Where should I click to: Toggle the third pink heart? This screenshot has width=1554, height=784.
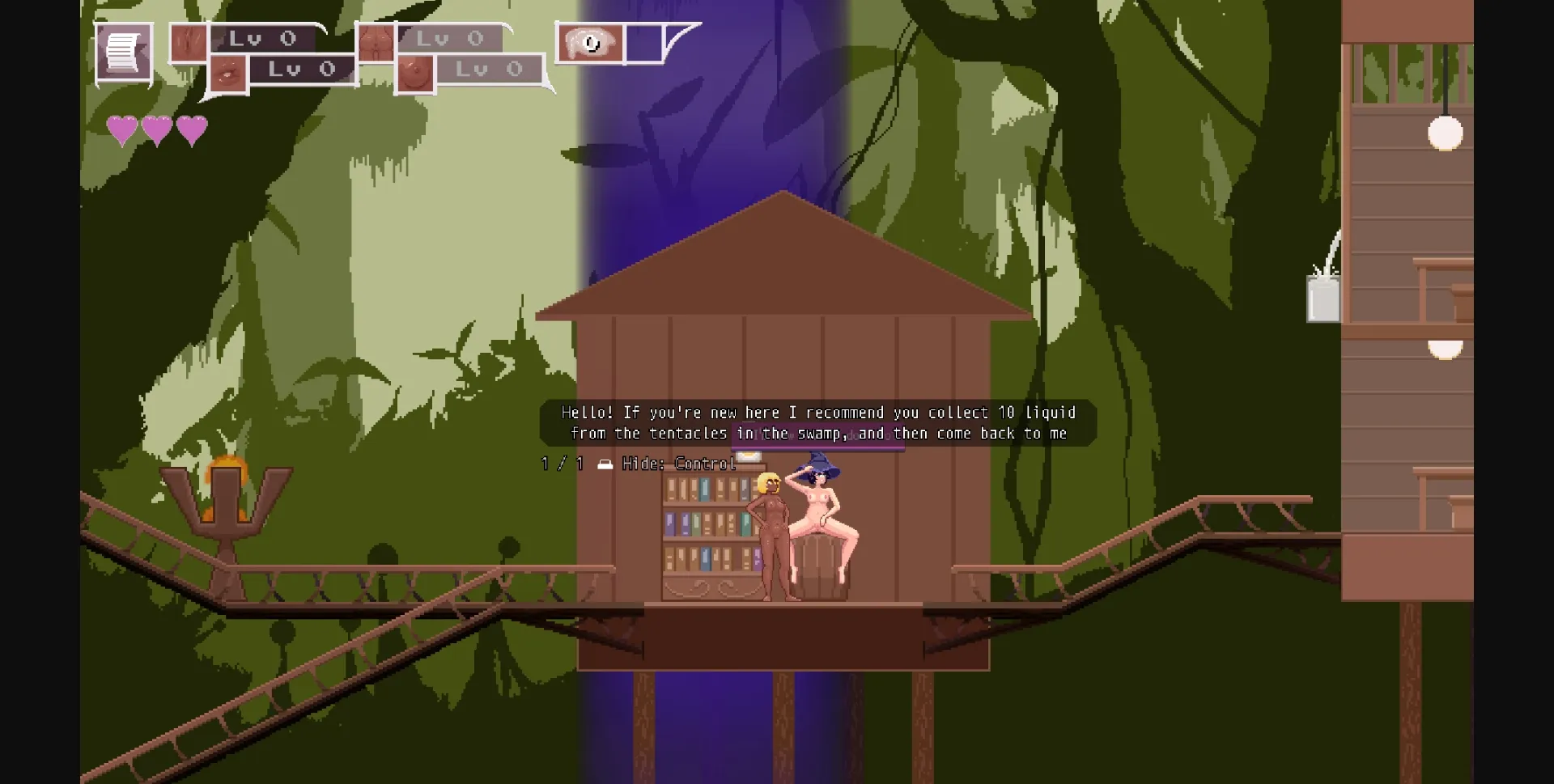(x=191, y=128)
